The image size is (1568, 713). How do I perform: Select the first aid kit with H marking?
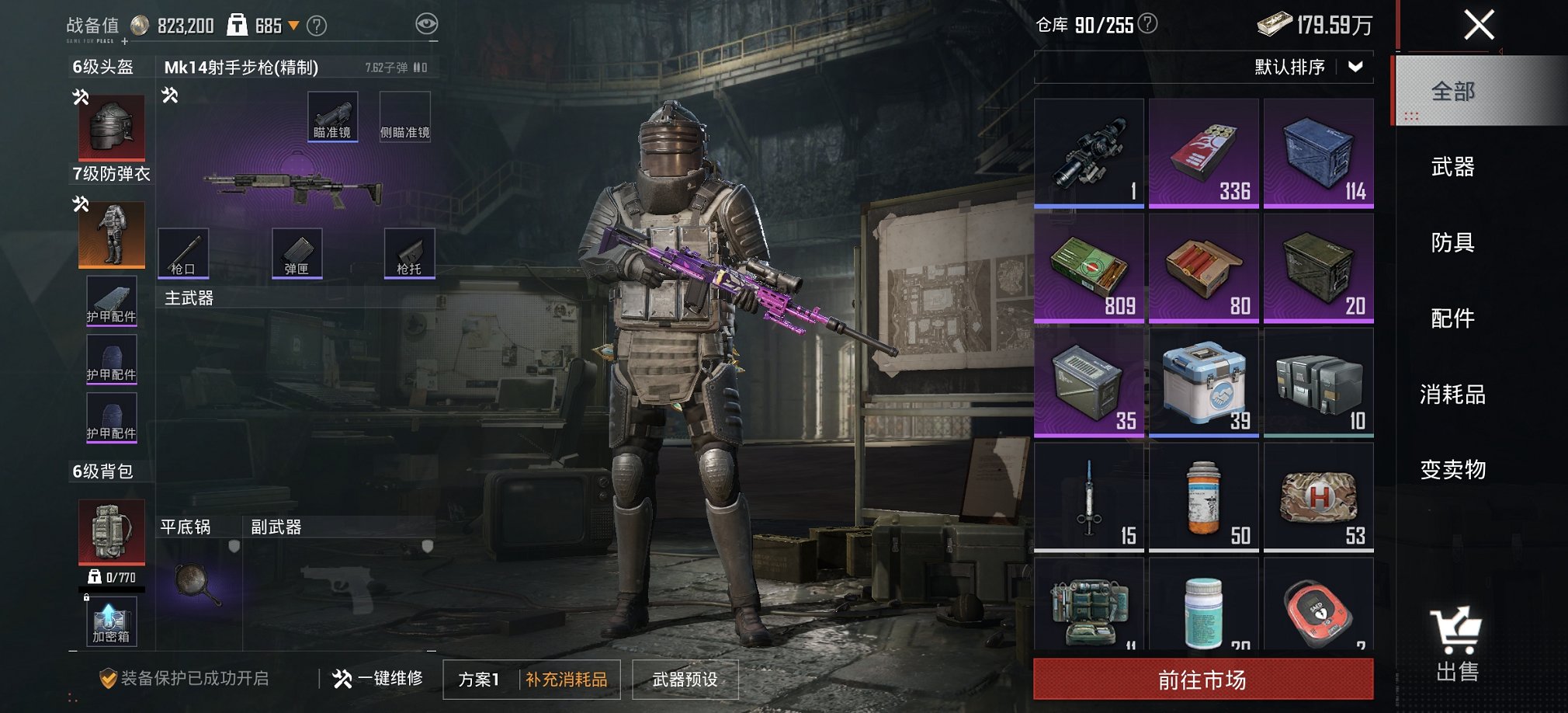[1317, 496]
